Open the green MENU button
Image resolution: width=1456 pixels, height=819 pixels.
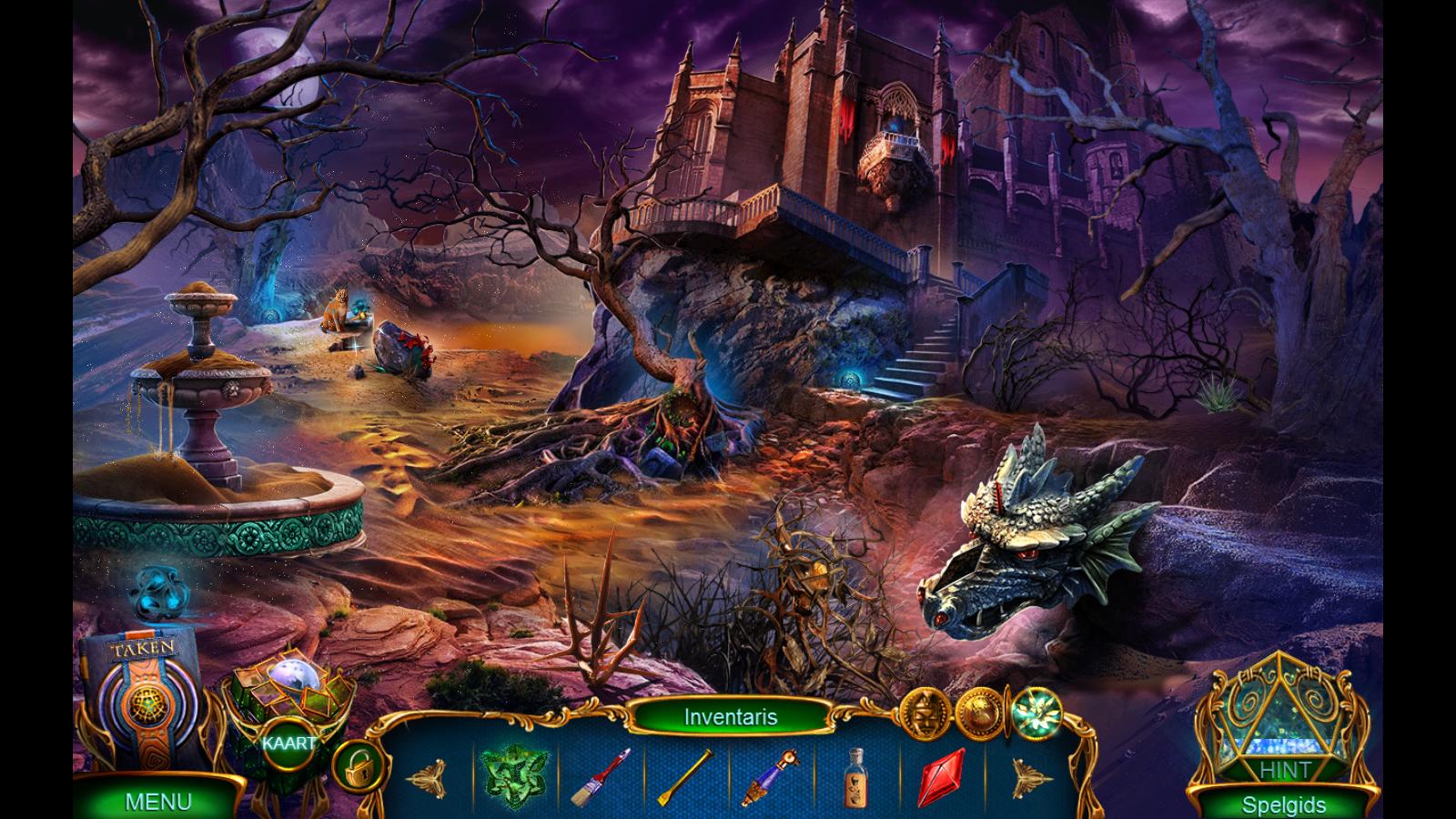click(157, 801)
